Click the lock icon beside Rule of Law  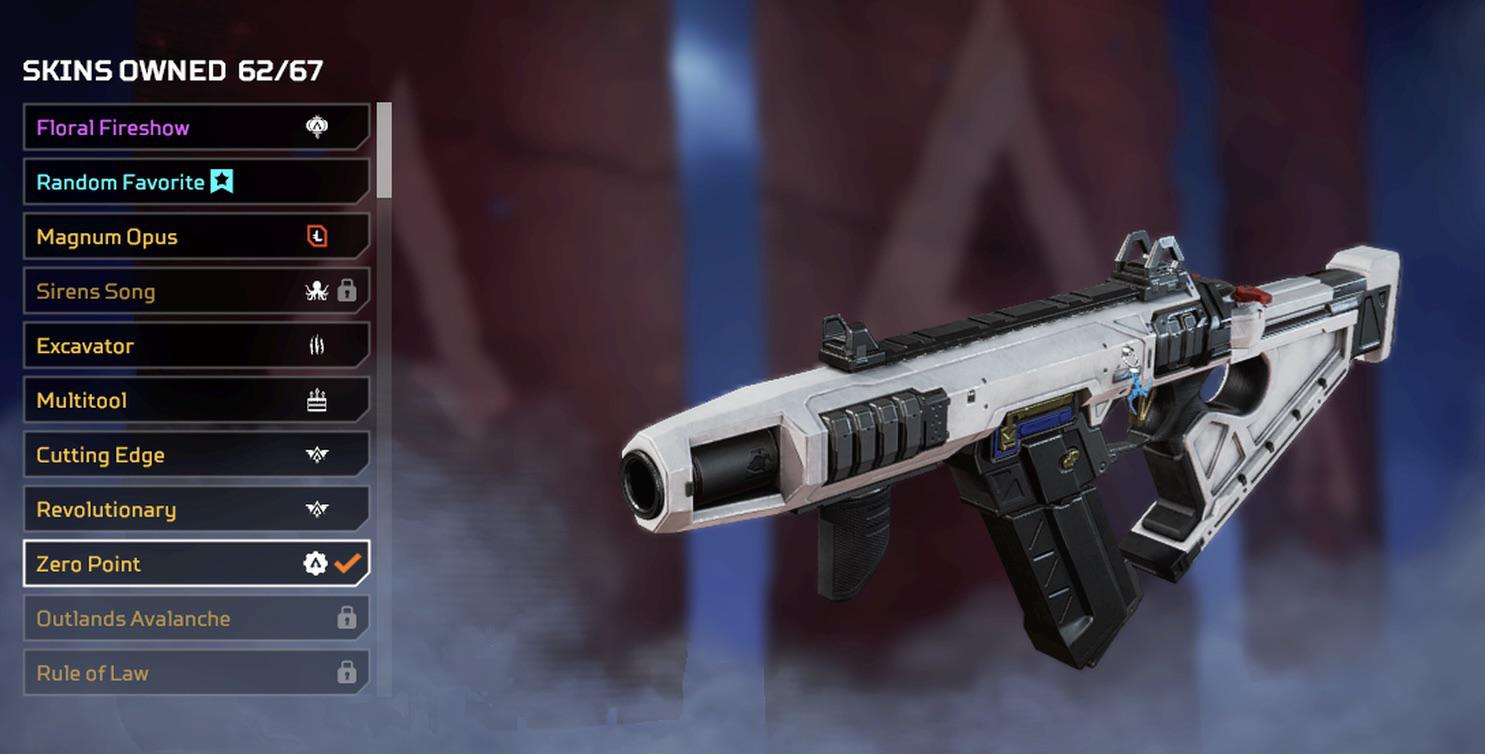point(345,672)
